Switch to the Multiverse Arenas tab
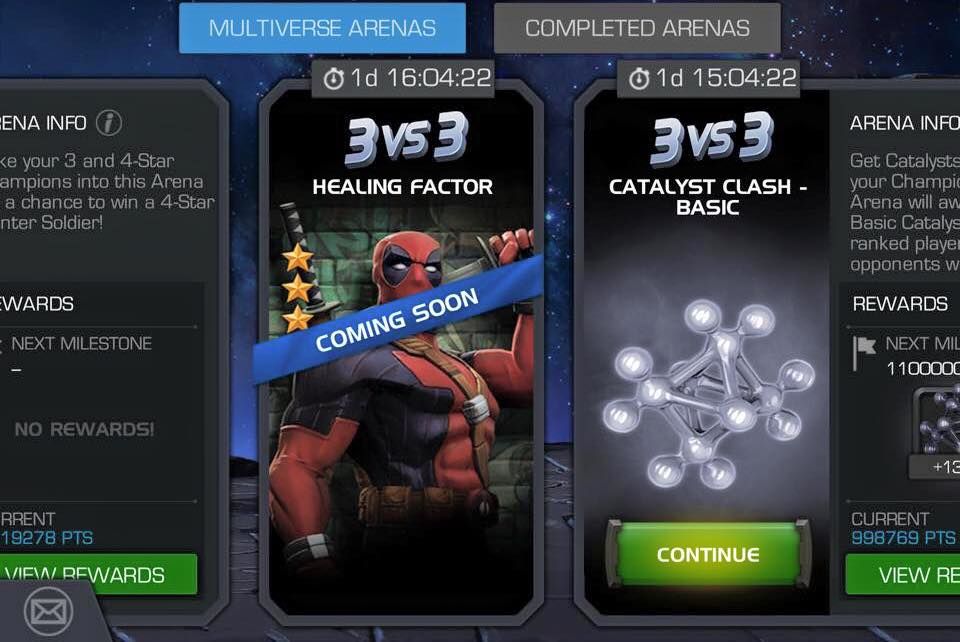960x642 pixels. tap(322, 28)
